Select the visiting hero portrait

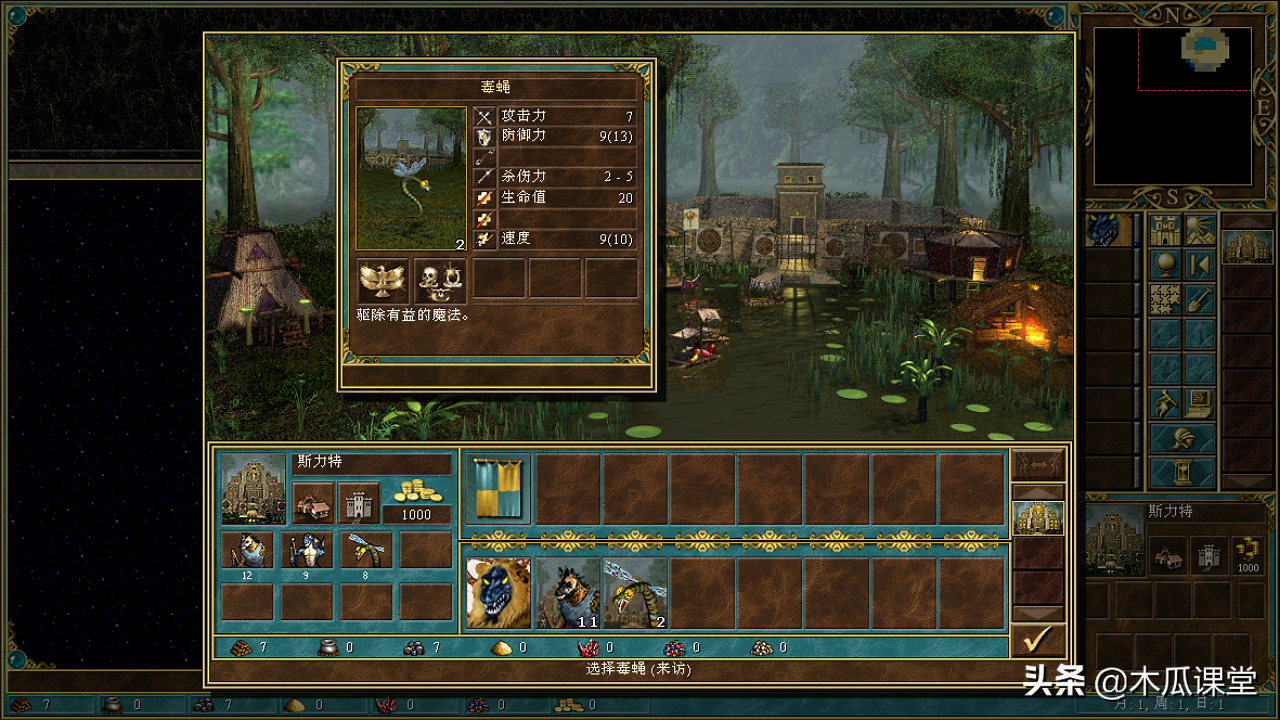tap(498, 593)
